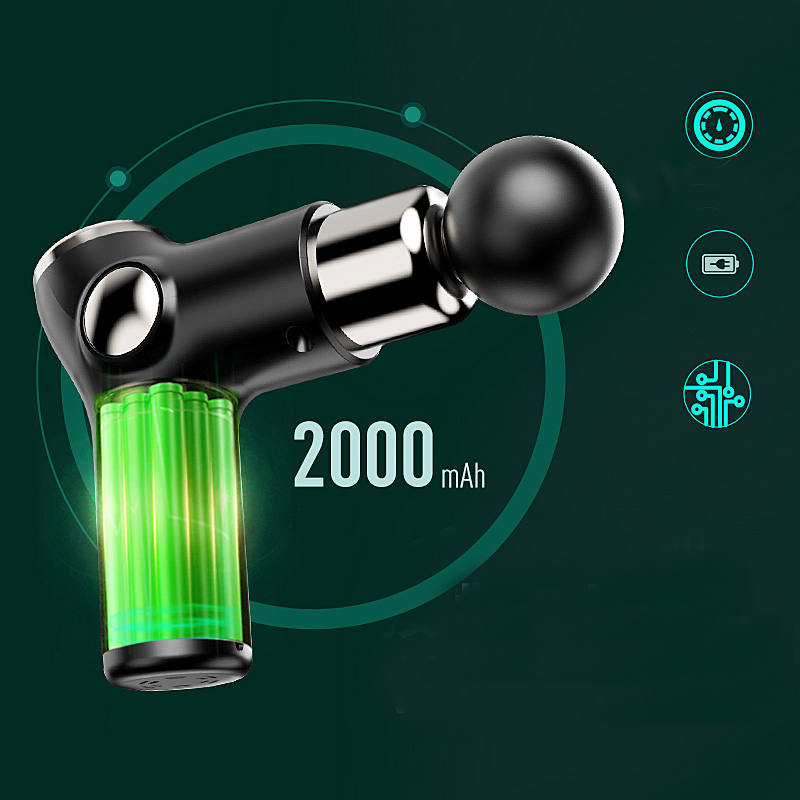Screen dimensions: 800x800
Task: Click the pressure gauge icon
Action: 719,126
